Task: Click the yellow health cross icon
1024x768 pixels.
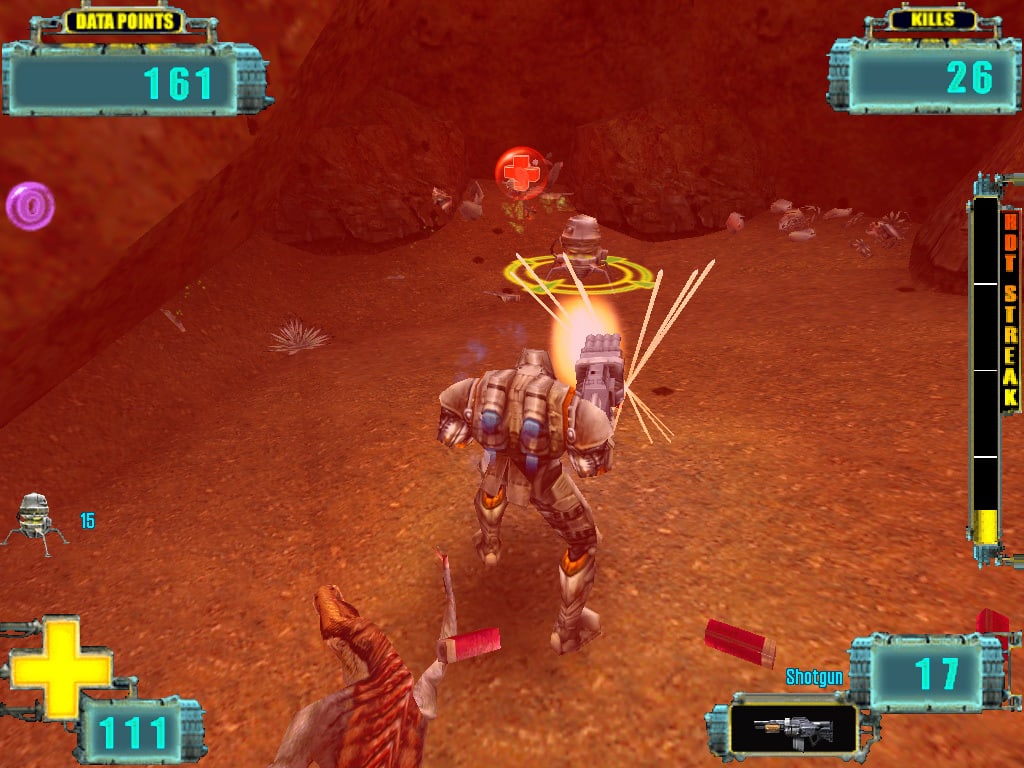Action: click(x=60, y=667)
